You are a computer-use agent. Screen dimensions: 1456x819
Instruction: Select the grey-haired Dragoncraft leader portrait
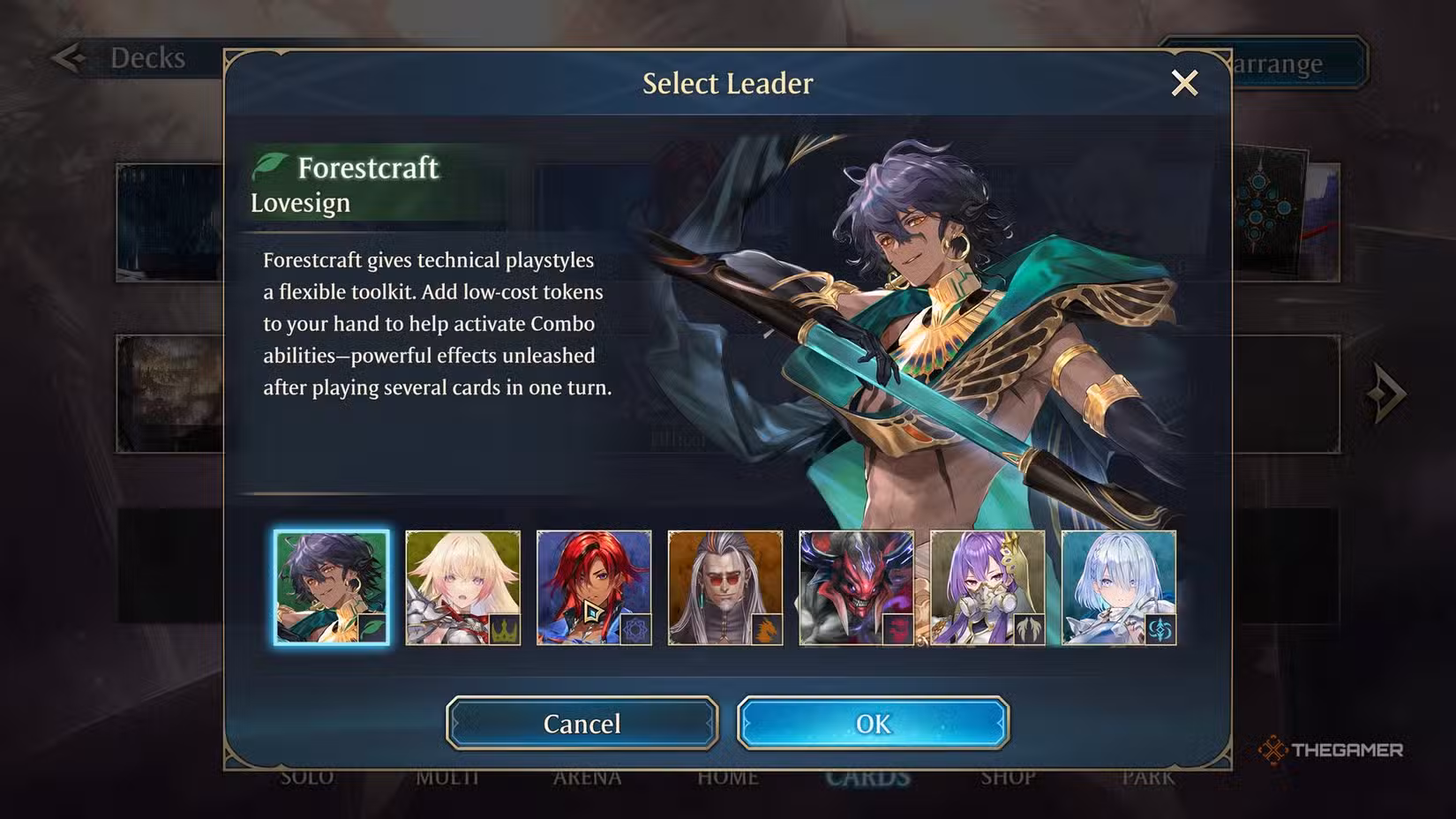point(725,588)
